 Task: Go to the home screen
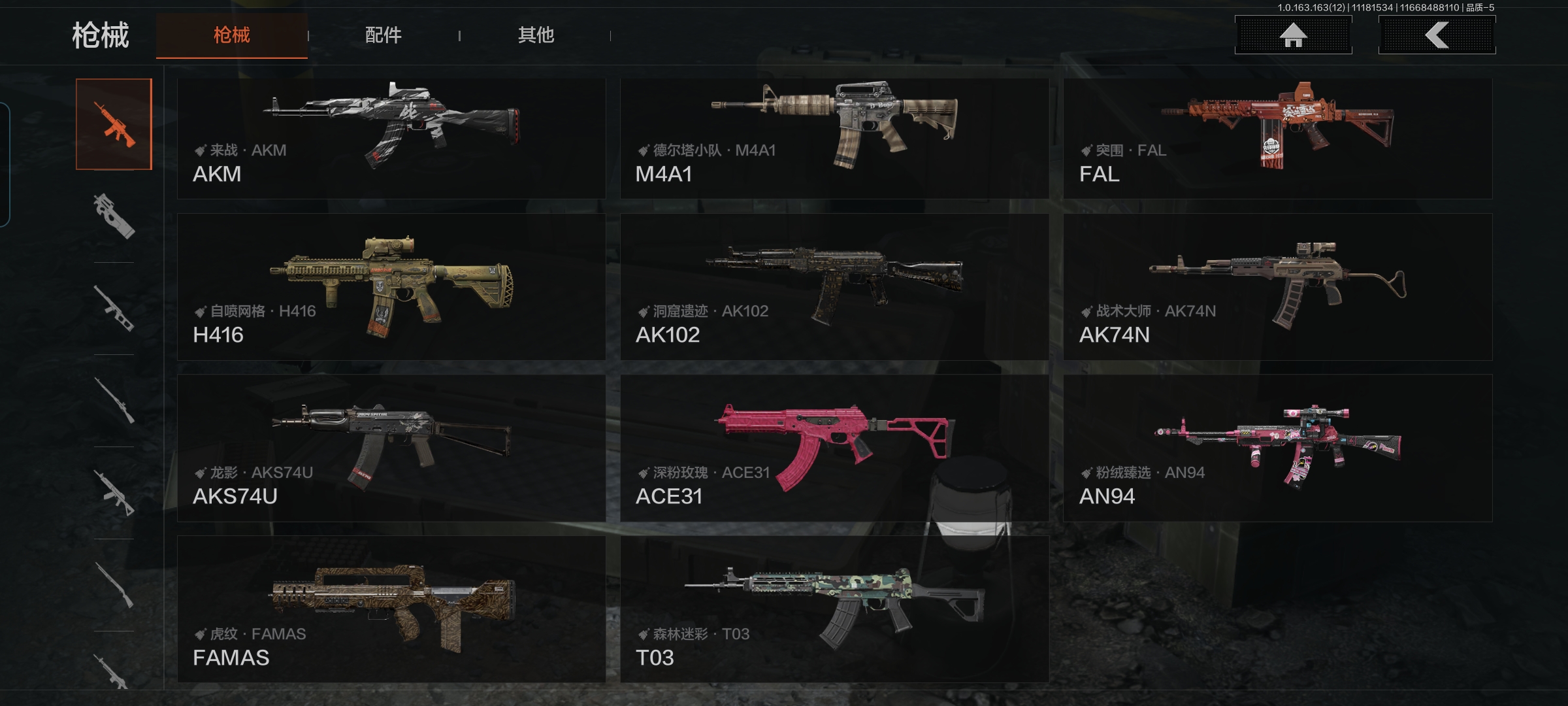1293,35
